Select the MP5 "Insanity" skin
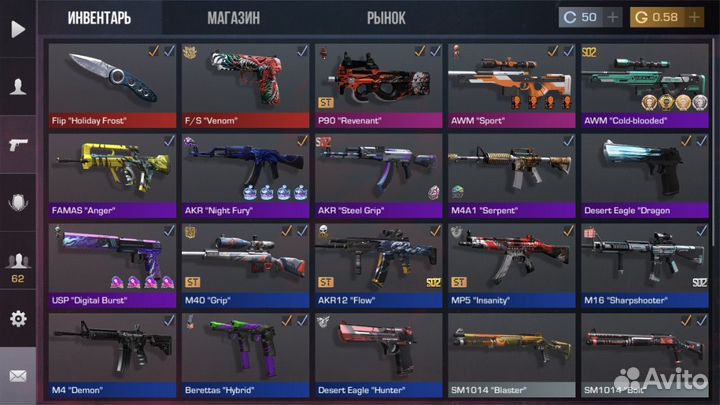 (x=511, y=264)
